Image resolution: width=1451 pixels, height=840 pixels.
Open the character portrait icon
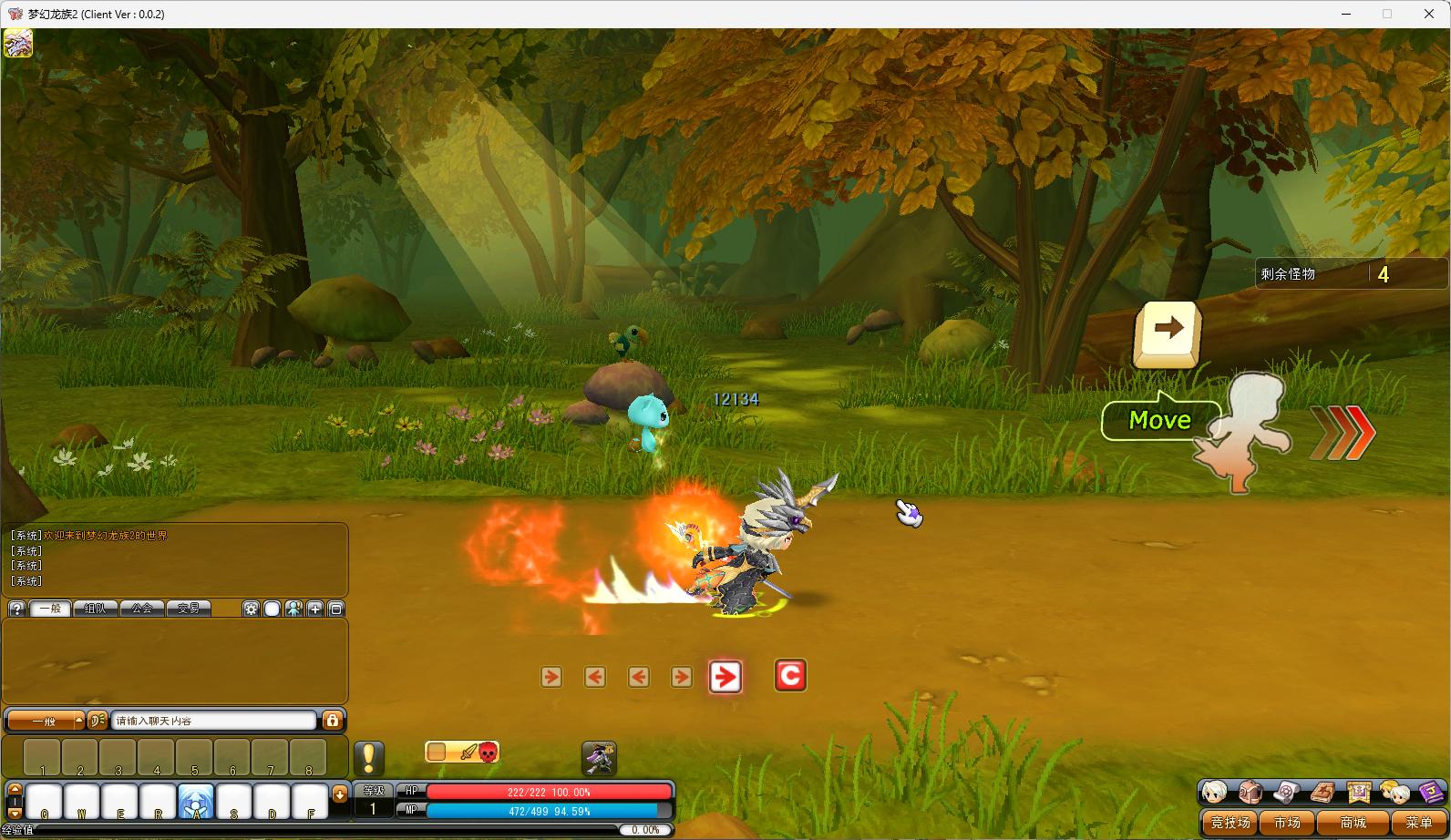(x=1214, y=792)
